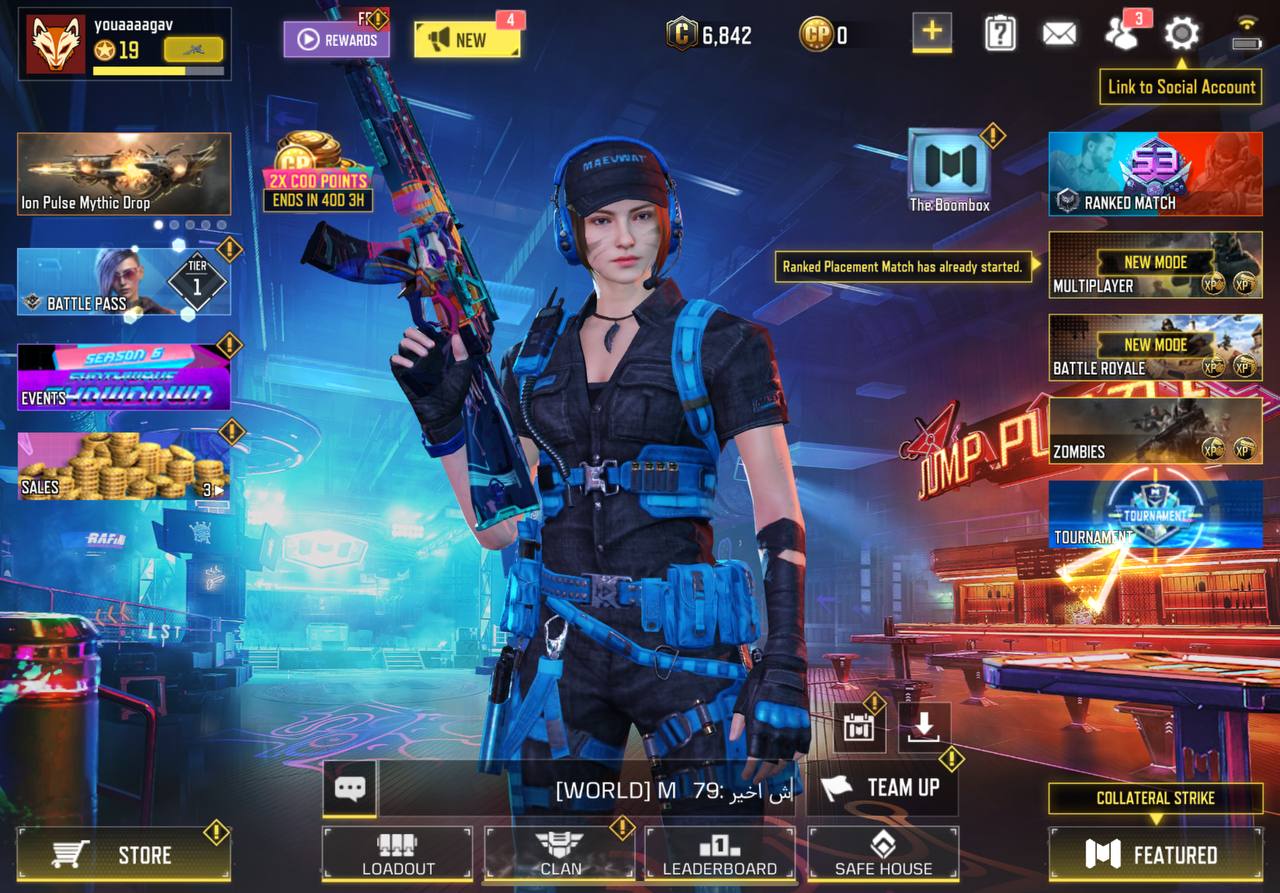Open the Settings gear
Screen dimensions: 1280x893
tap(1181, 32)
